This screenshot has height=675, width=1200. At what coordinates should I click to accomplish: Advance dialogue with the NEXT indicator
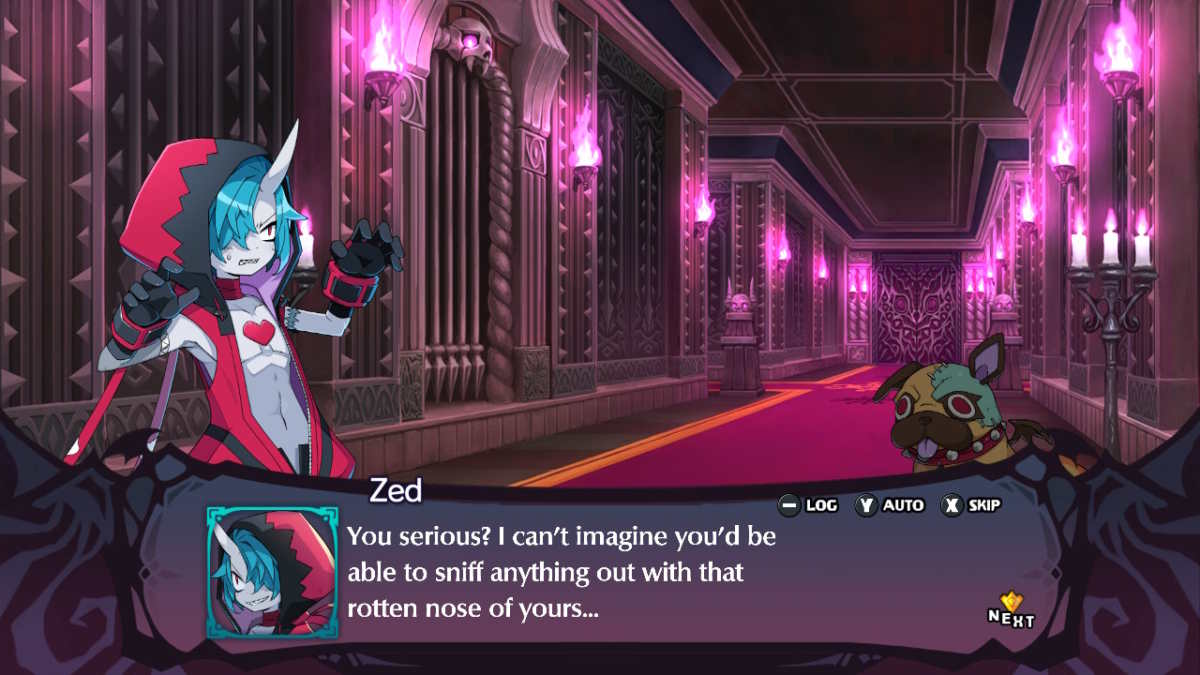coord(1012,610)
